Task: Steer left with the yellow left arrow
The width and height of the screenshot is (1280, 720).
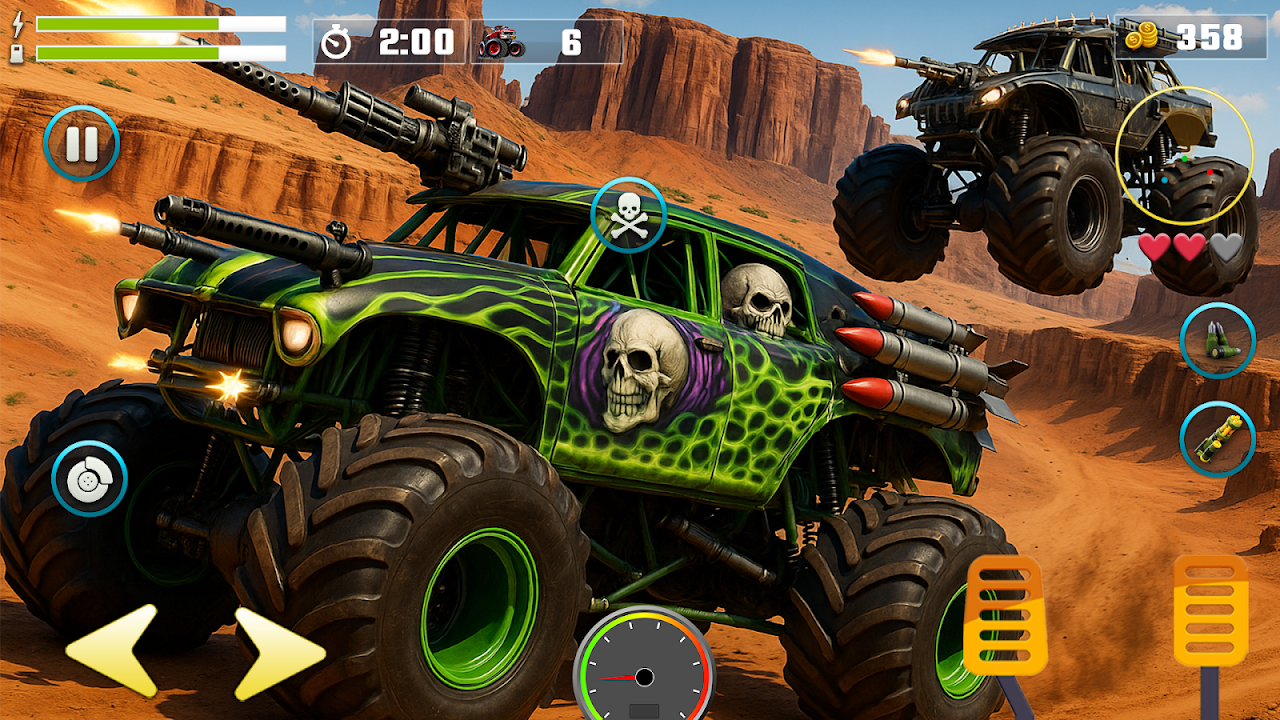Action: [x=113, y=649]
